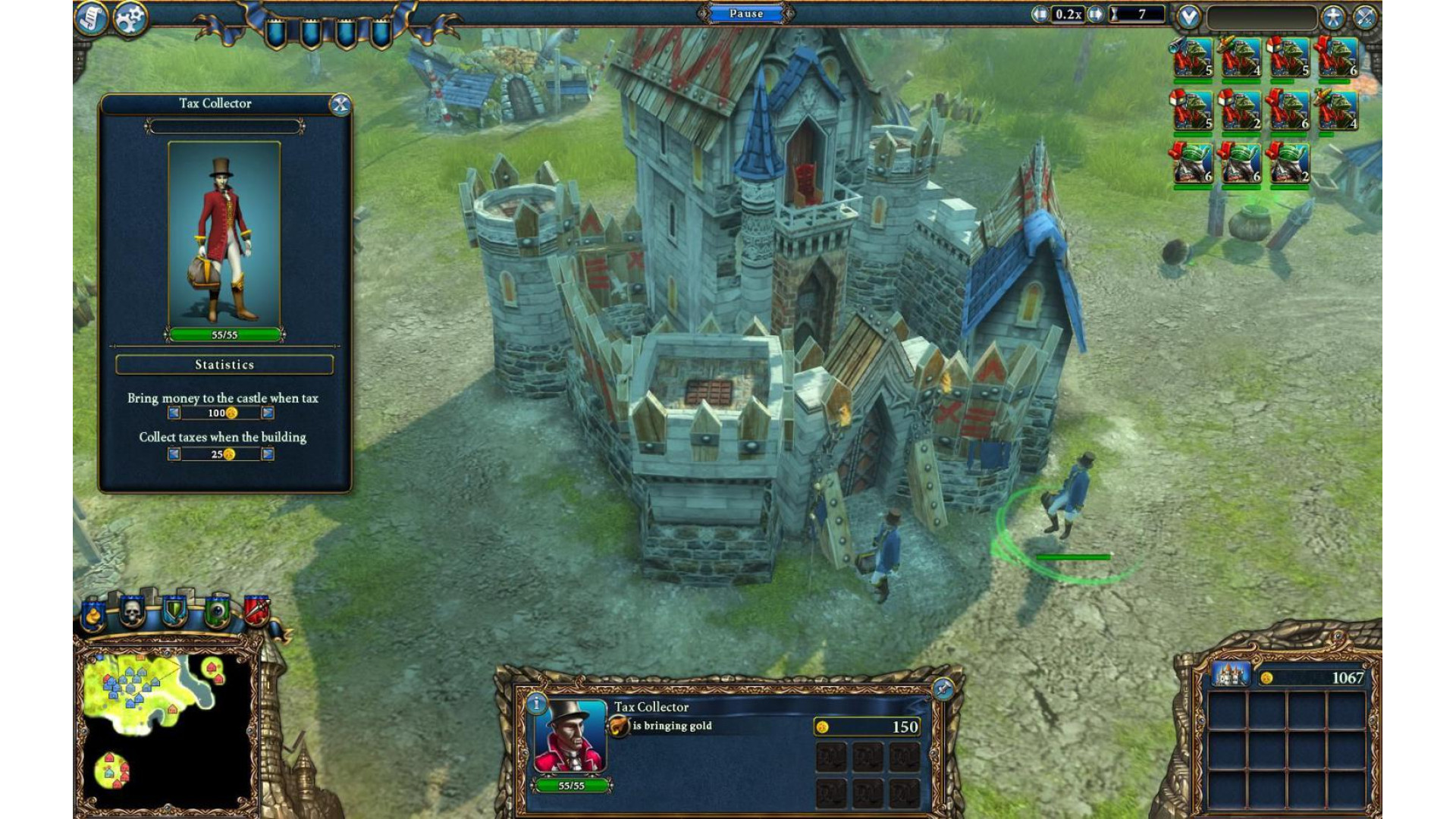Click the Tax Collector portrait in the bottom bar

[x=570, y=736]
